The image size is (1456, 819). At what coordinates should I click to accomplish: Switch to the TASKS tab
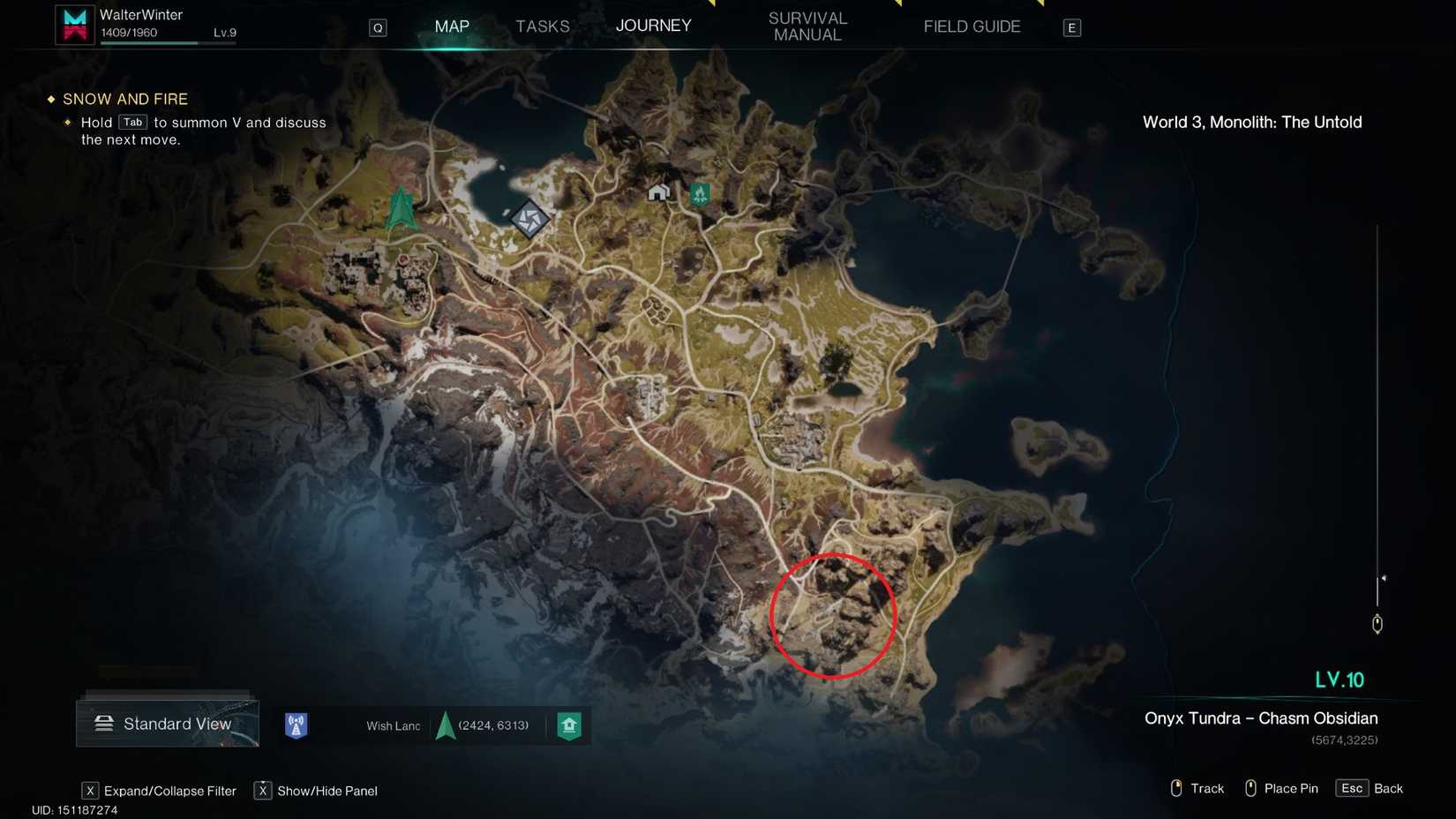pos(542,26)
